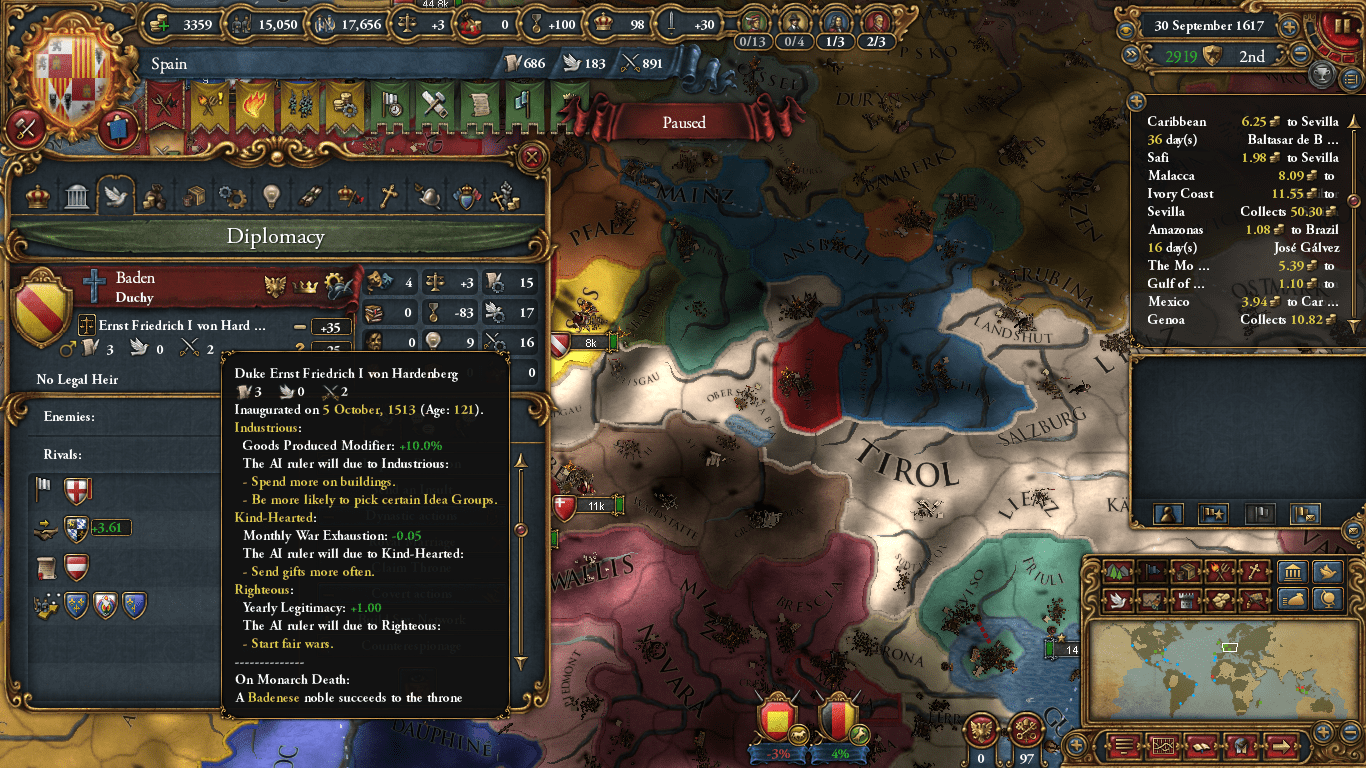This screenshot has width=1366, height=768.
Task: Open the Subjects tab shields icon
Action: 467,196
